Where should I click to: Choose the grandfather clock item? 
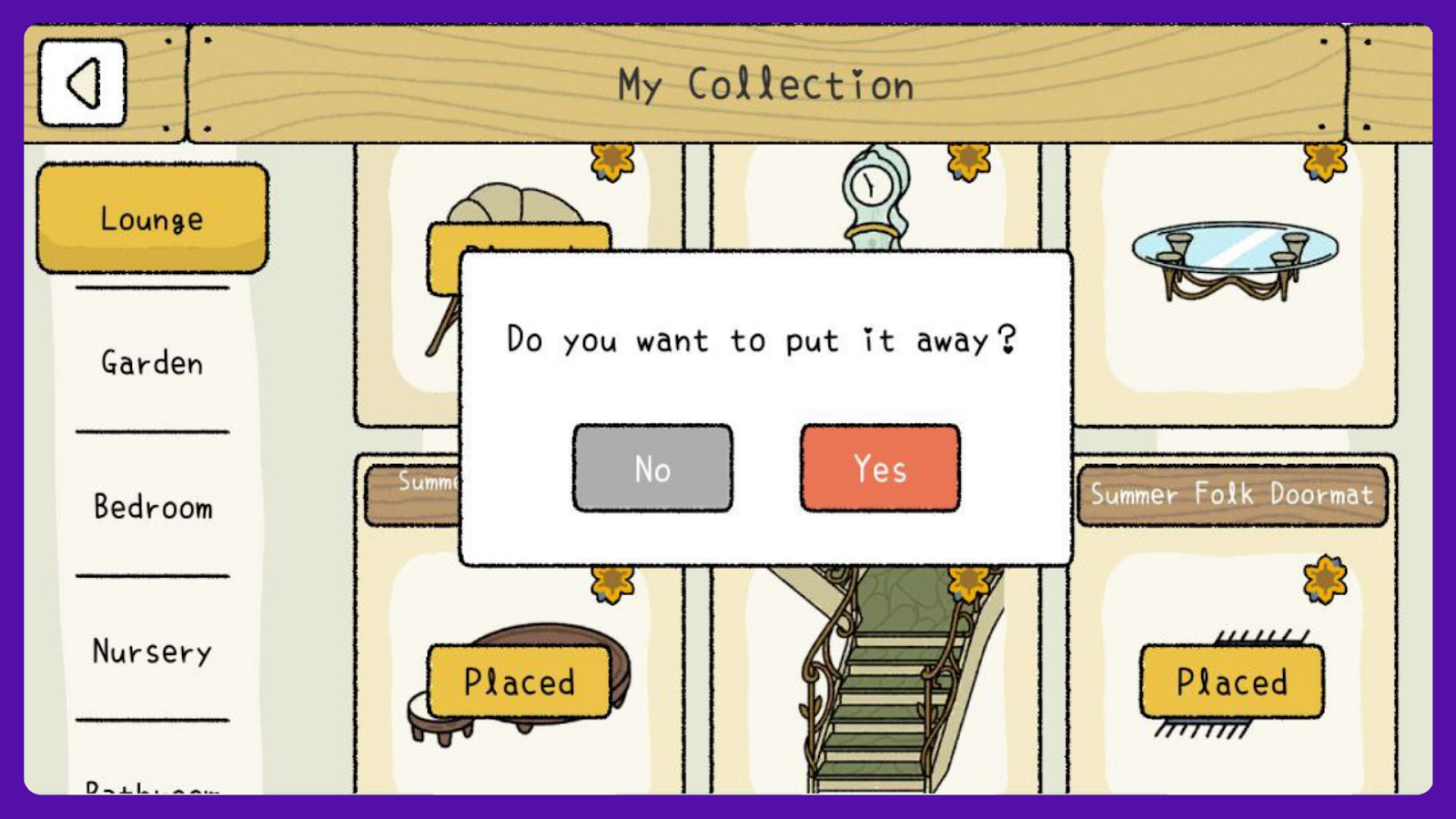[x=872, y=196]
